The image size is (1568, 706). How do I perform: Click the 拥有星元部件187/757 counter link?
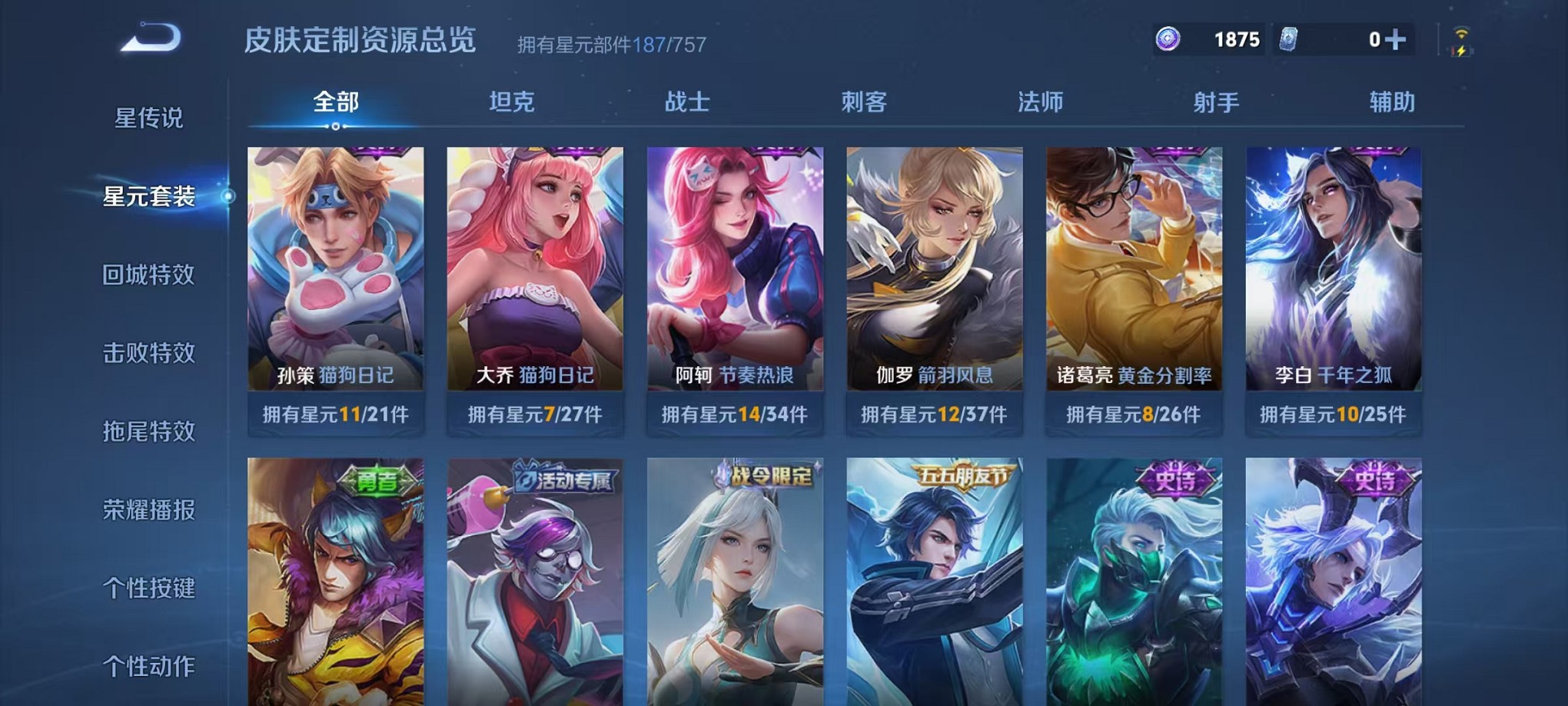coord(611,44)
